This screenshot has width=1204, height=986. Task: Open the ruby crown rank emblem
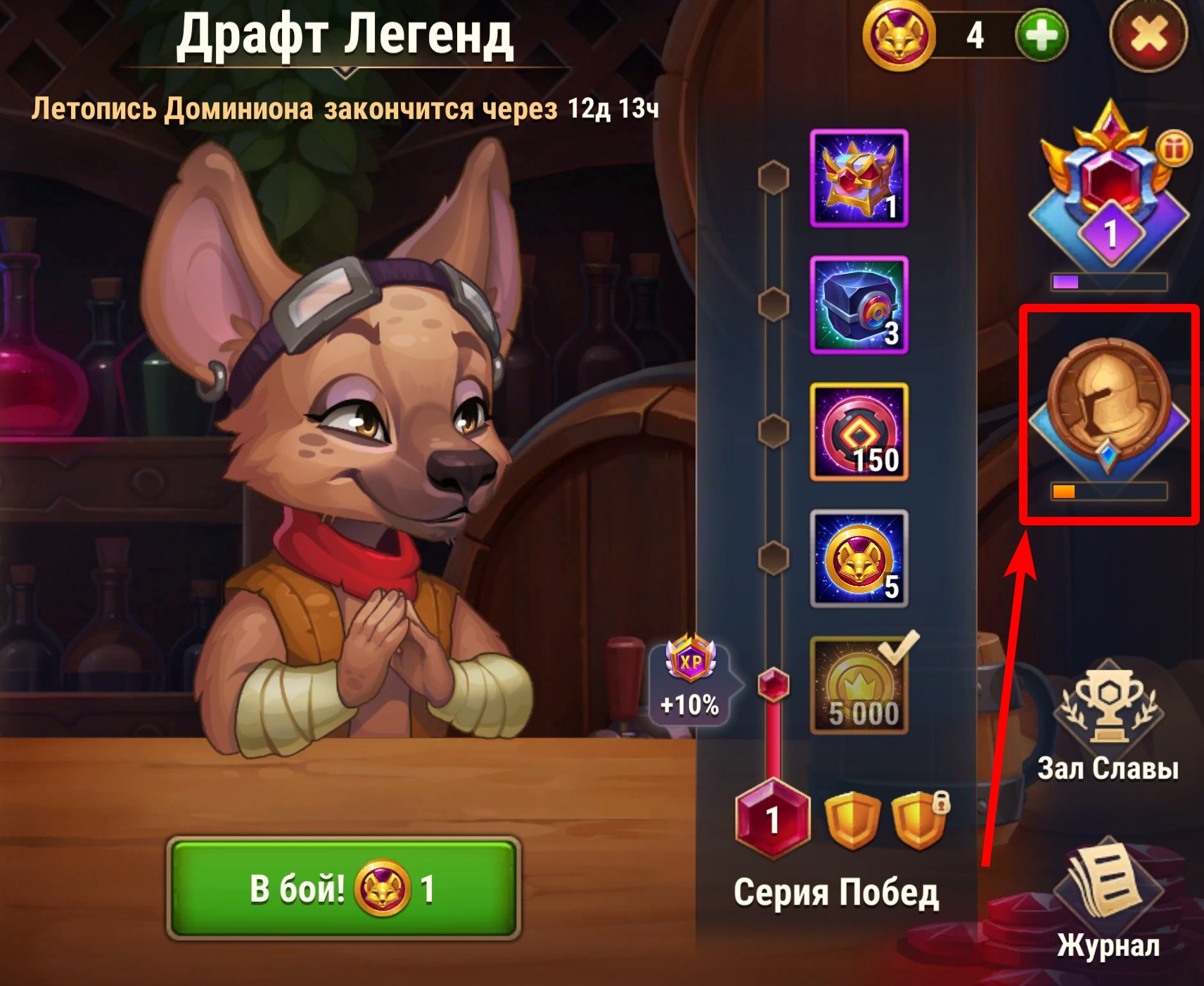1109,190
